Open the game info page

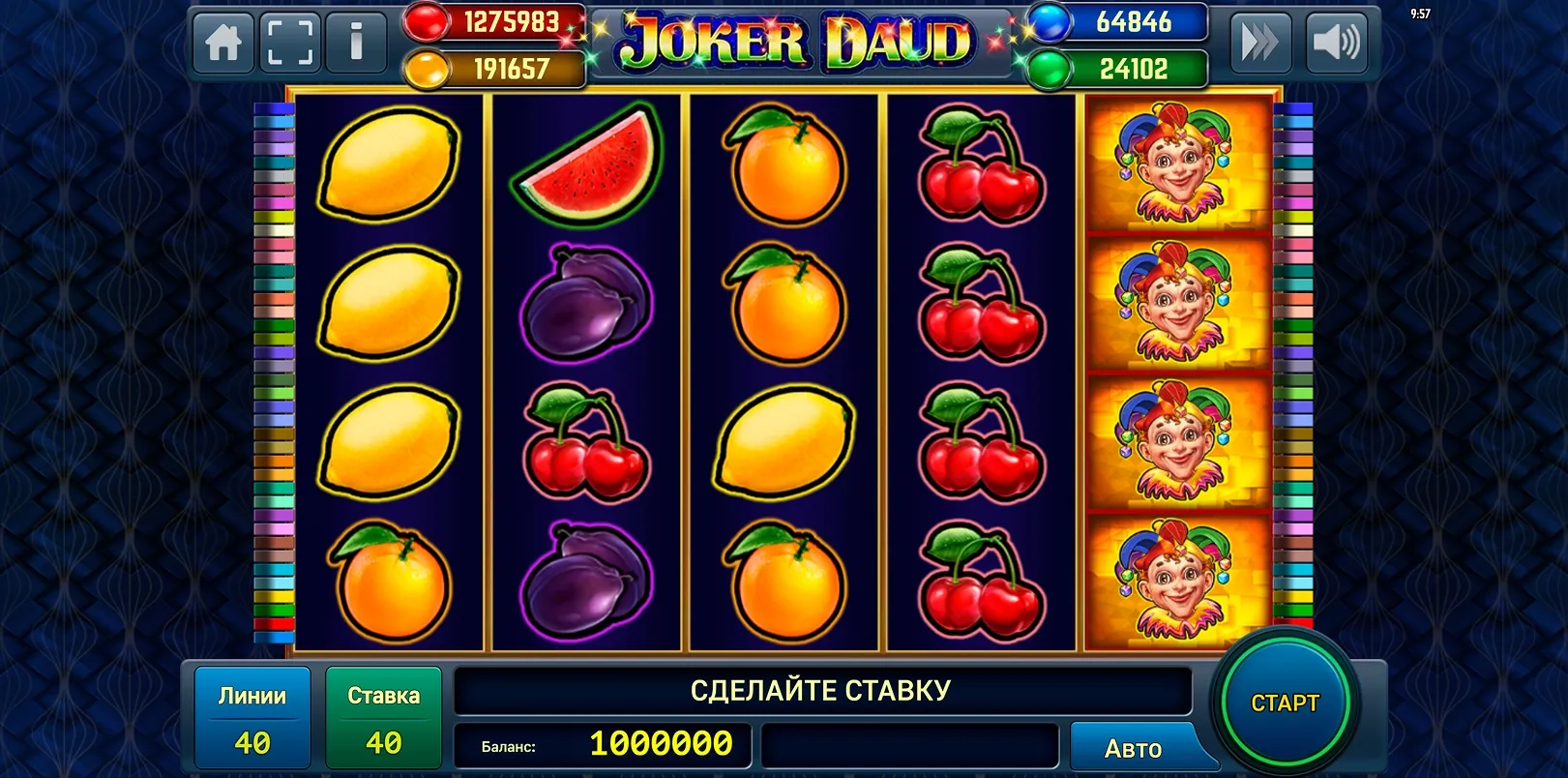(x=356, y=43)
